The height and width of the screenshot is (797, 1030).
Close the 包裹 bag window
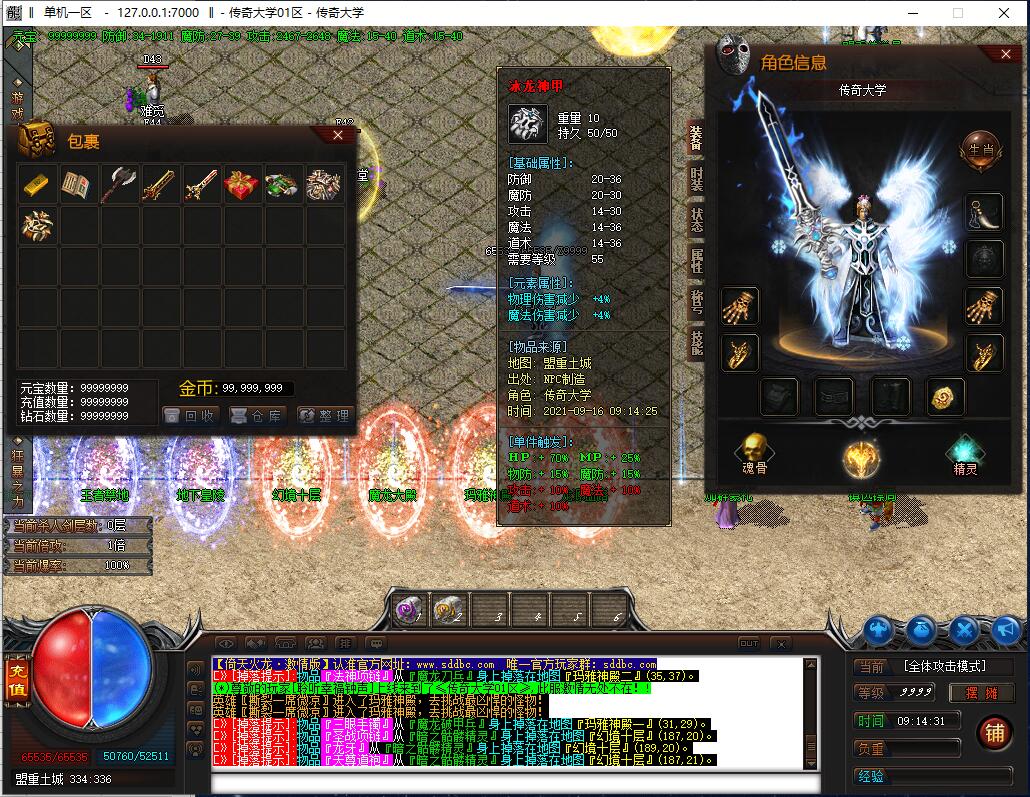(338, 136)
